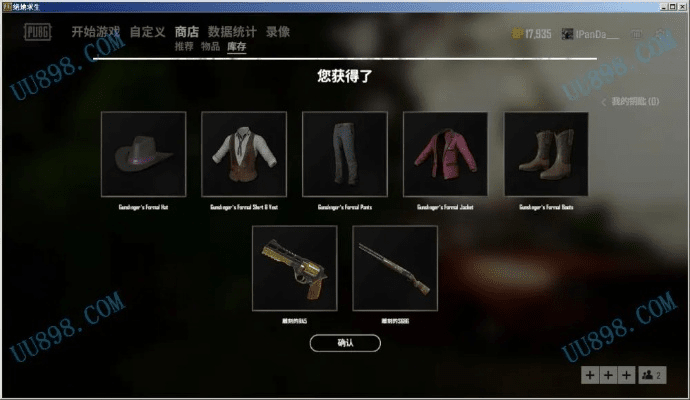
Task: Pick the pink Gunslinger's Formal Jacket
Action: pyautogui.click(x=445, y=154)
